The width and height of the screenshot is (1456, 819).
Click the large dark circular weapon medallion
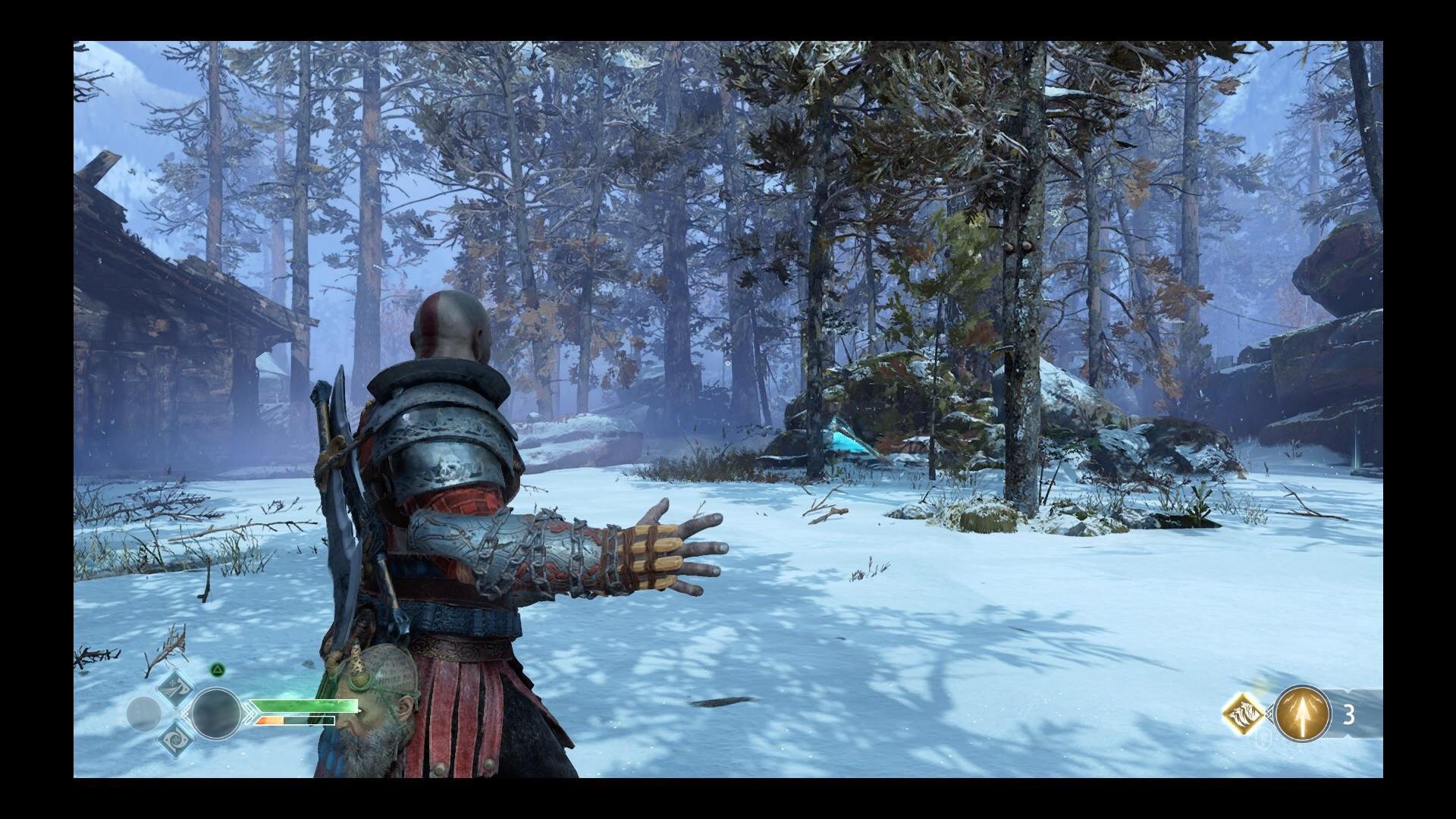(x=215, y=714)
